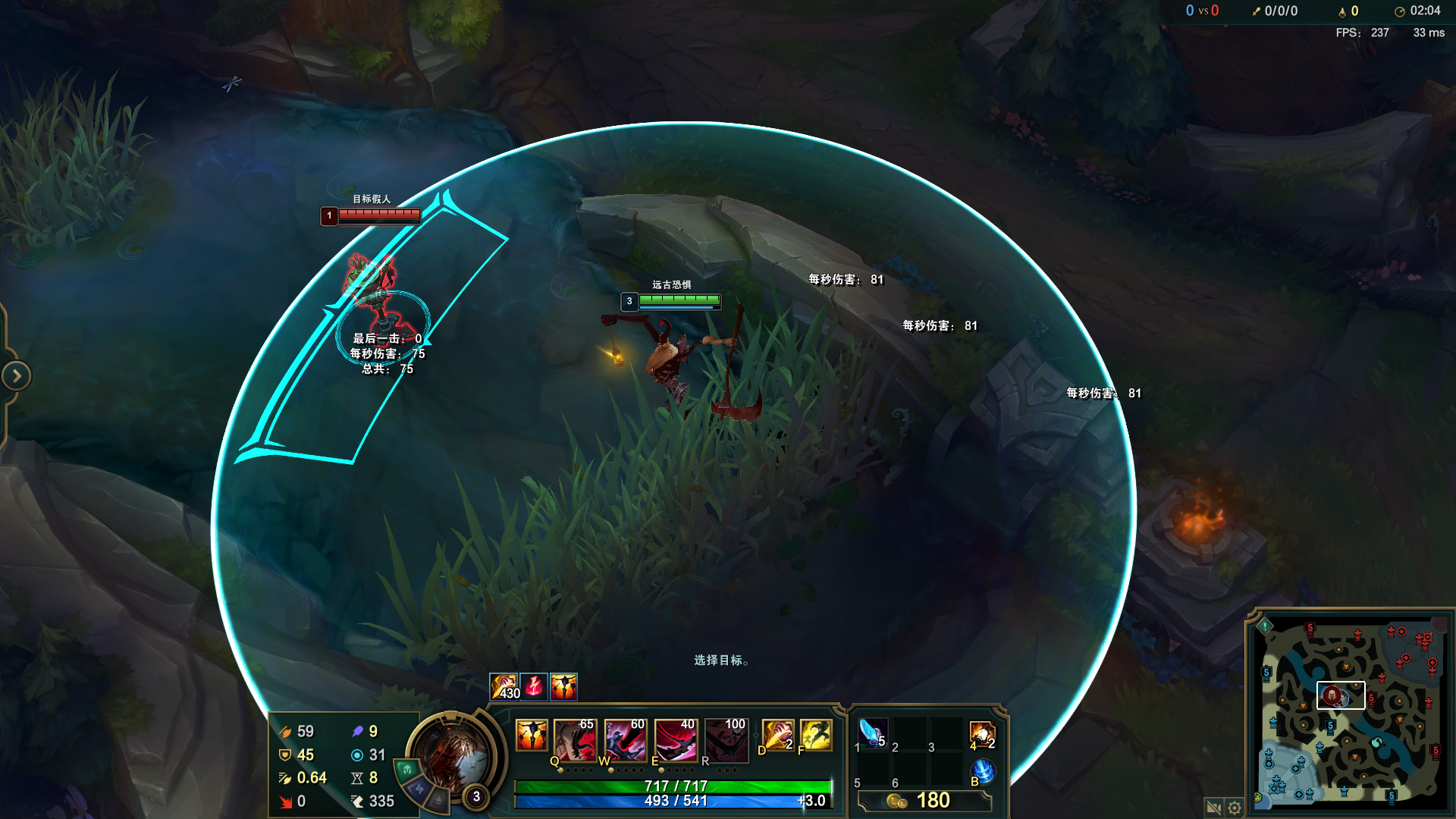Click the minimap alert ping diamond

click(x=1265, y=626)
